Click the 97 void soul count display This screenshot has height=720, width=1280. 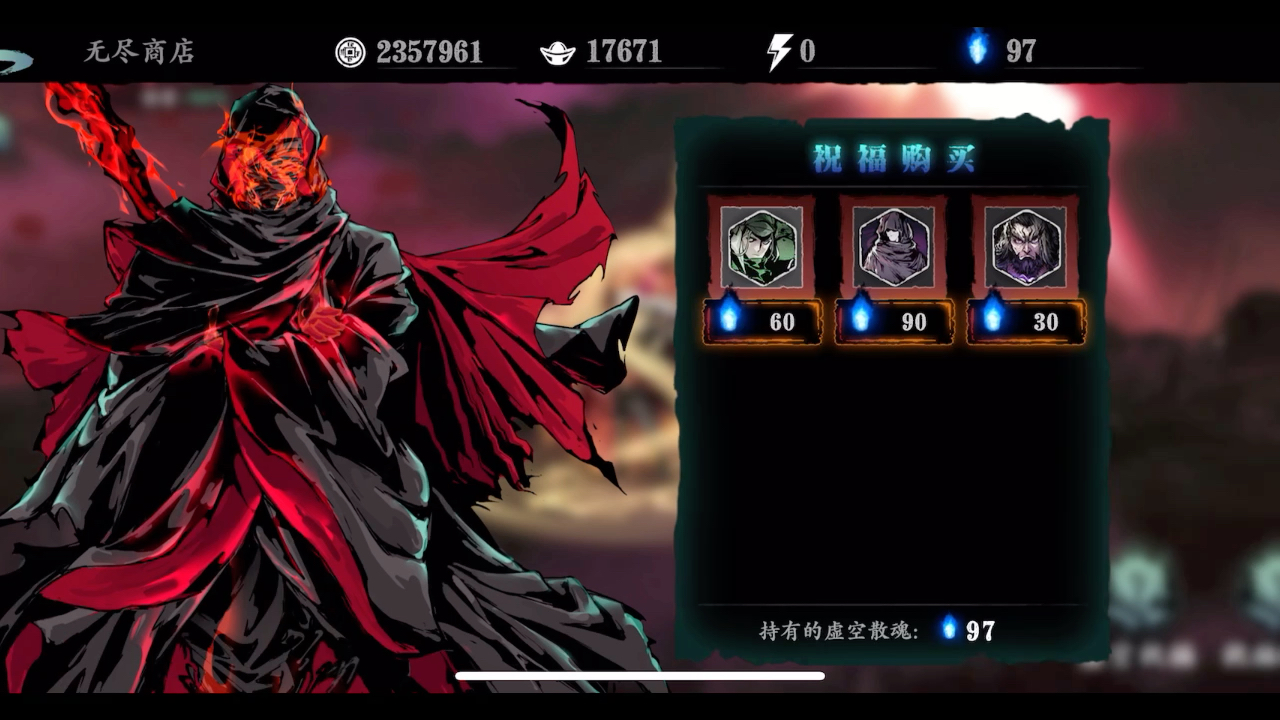(x=1022, y=46)
